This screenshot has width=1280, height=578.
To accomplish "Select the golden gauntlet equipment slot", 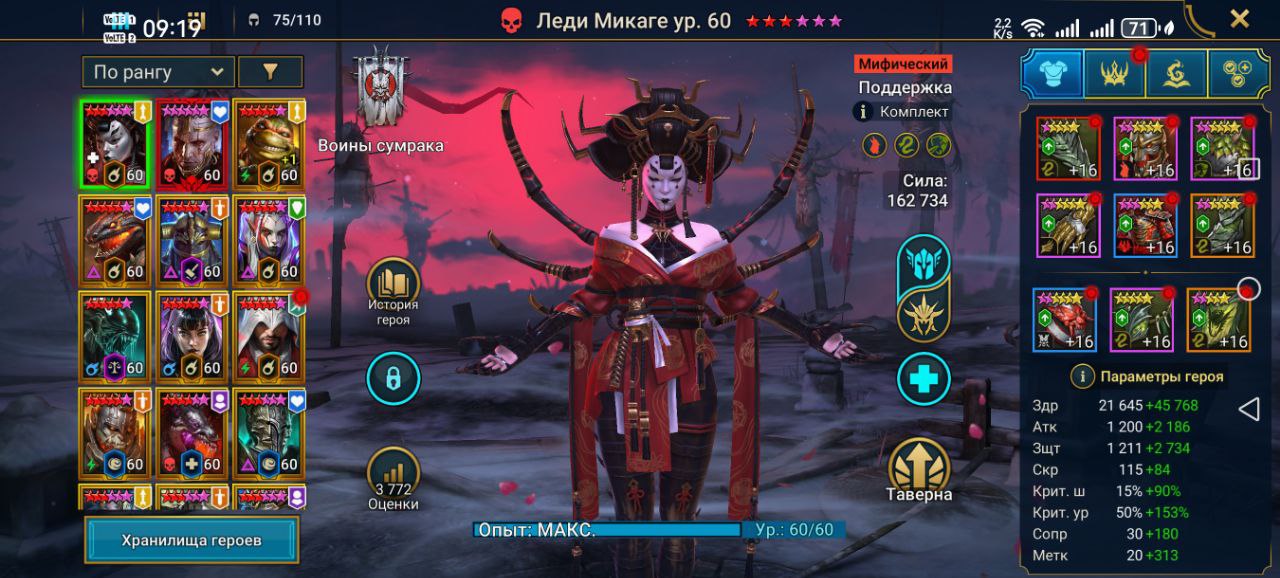I will click(x=1068, y=225).
